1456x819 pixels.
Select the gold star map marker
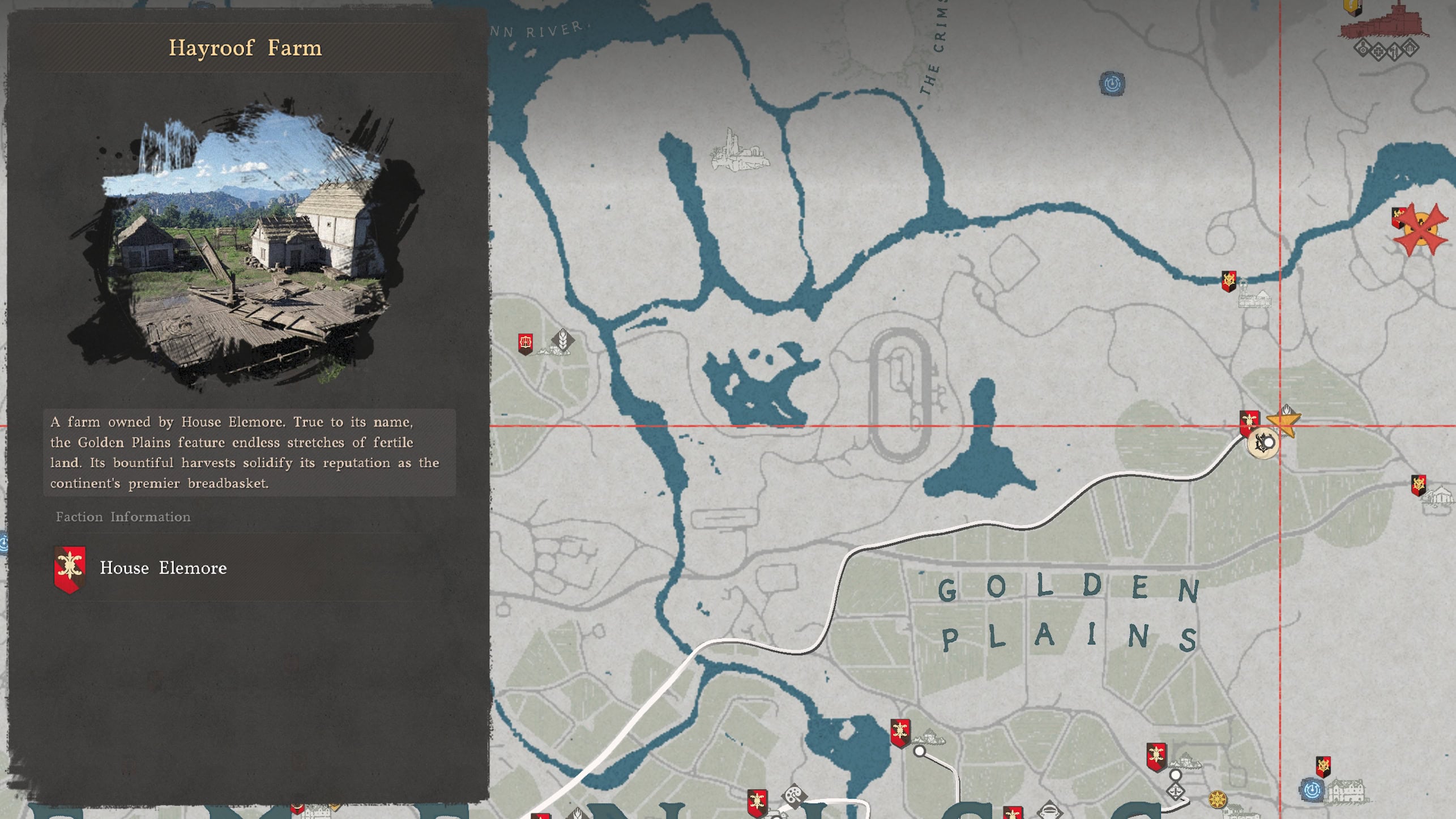(1283, 422)
